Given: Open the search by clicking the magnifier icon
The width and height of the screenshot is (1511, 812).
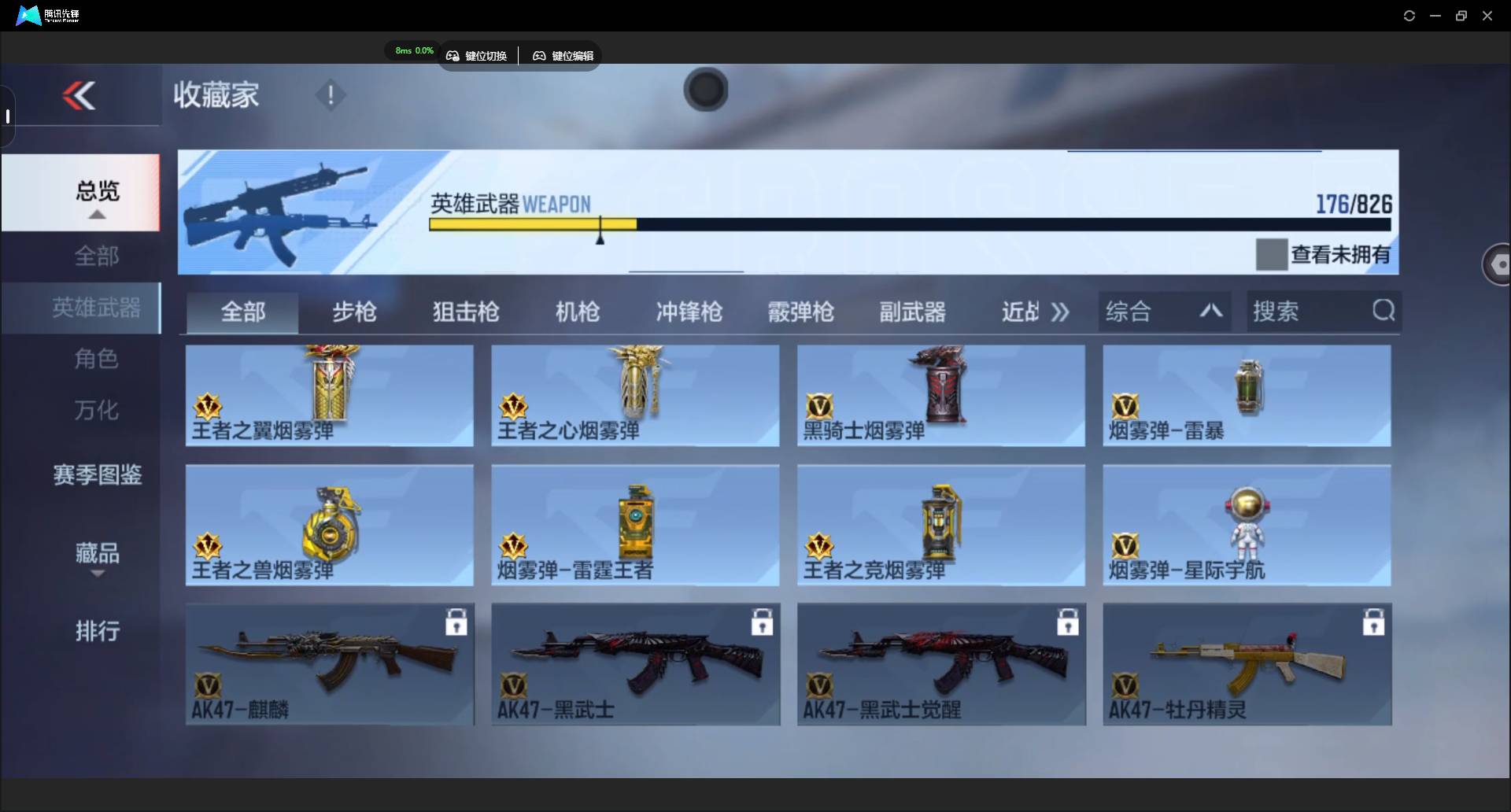Looking at the screenshot, I should coord(1384,311).
